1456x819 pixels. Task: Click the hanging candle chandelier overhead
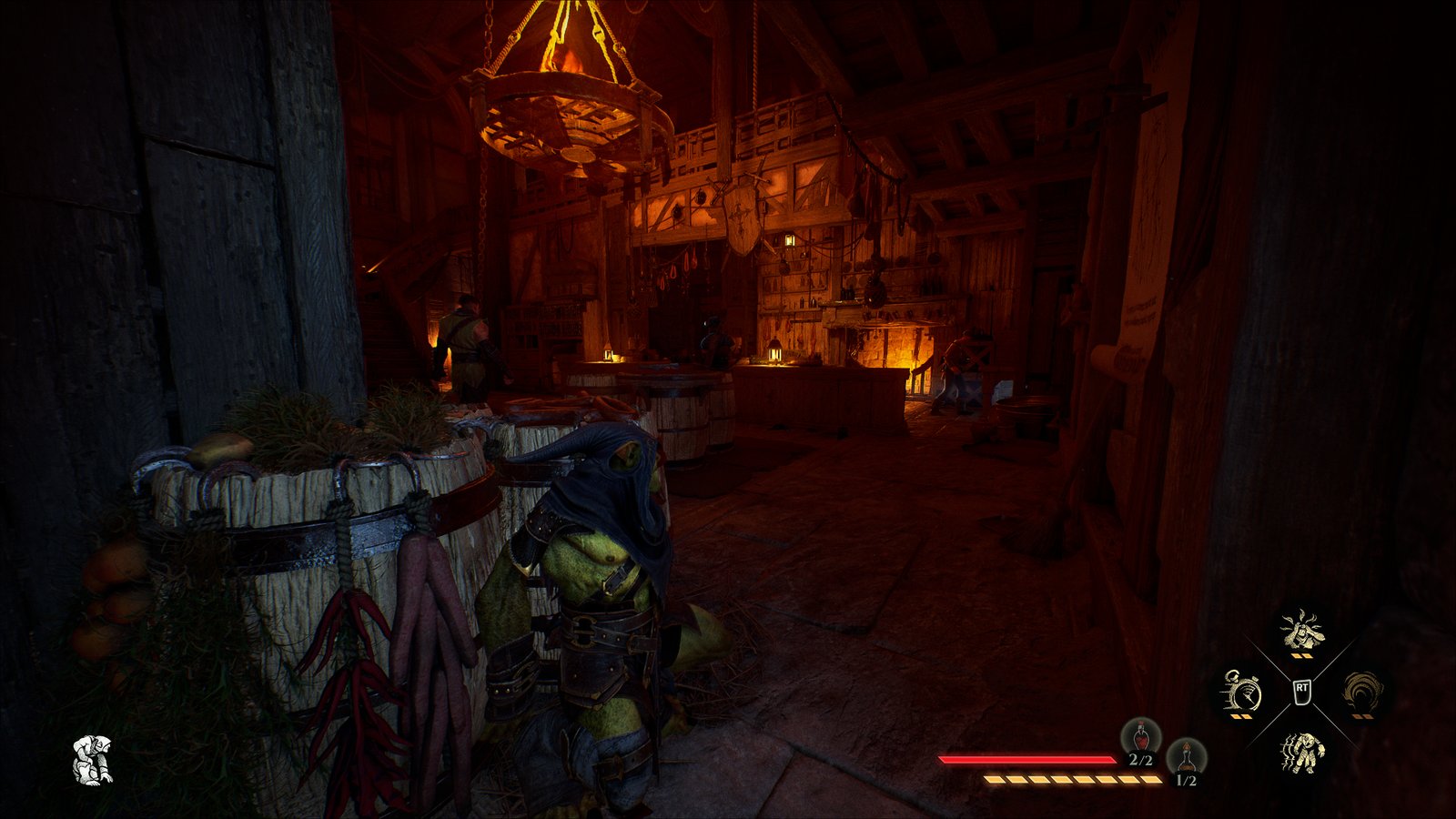tap(564, 118)
